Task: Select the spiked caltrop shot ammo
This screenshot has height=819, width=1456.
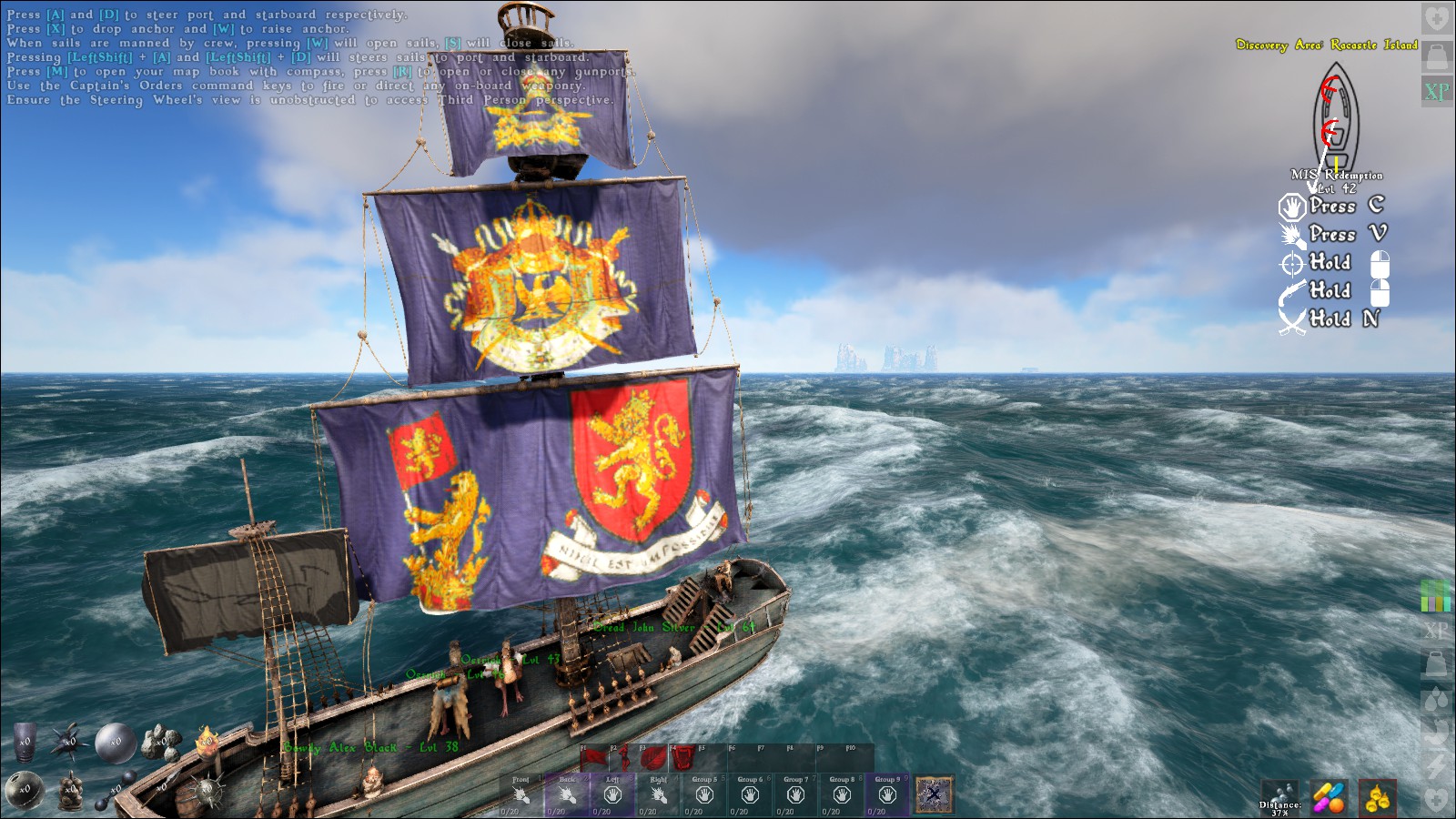Action: coord(67,743)
